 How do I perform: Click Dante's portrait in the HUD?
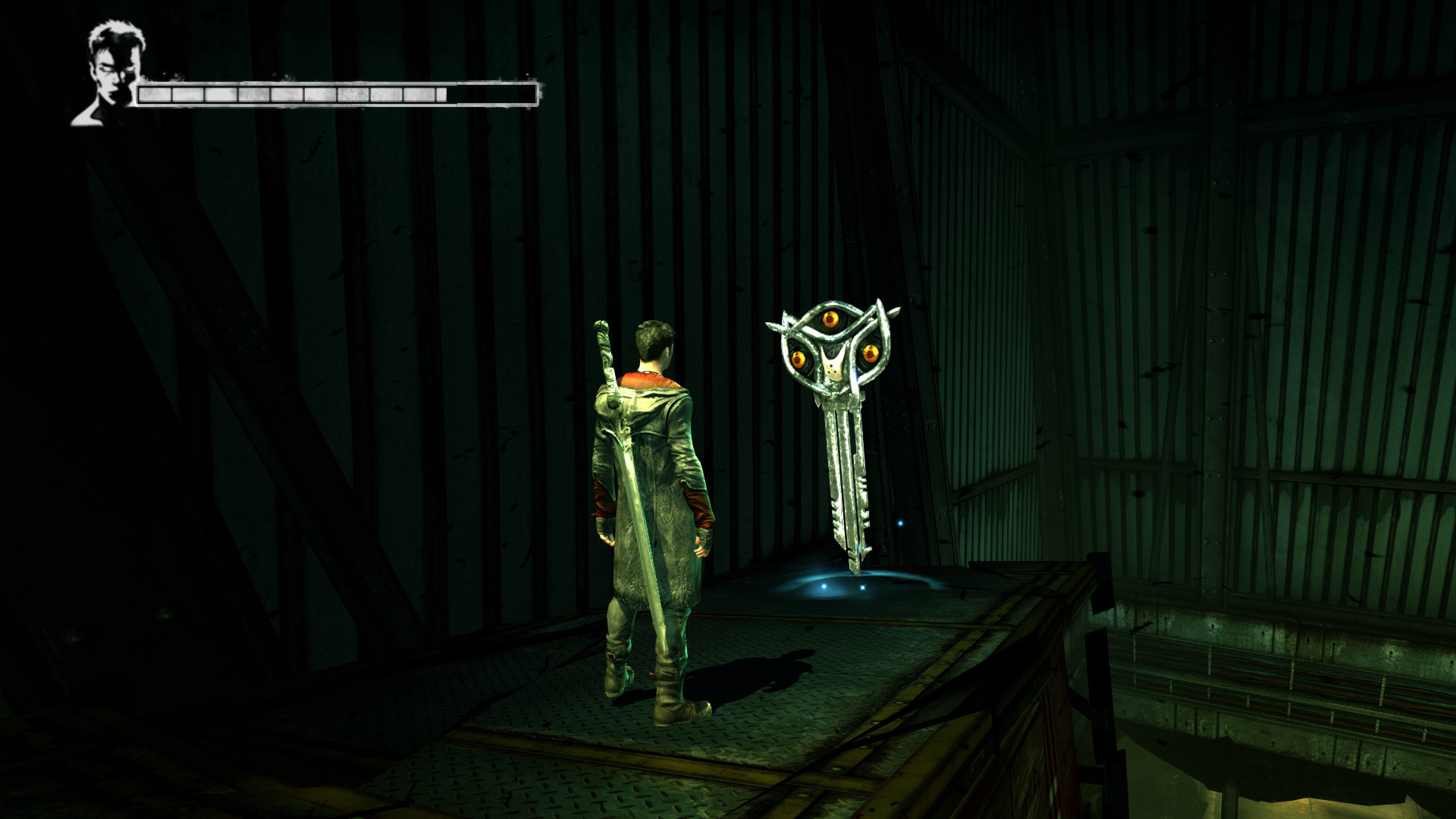[x=111, y=74]
